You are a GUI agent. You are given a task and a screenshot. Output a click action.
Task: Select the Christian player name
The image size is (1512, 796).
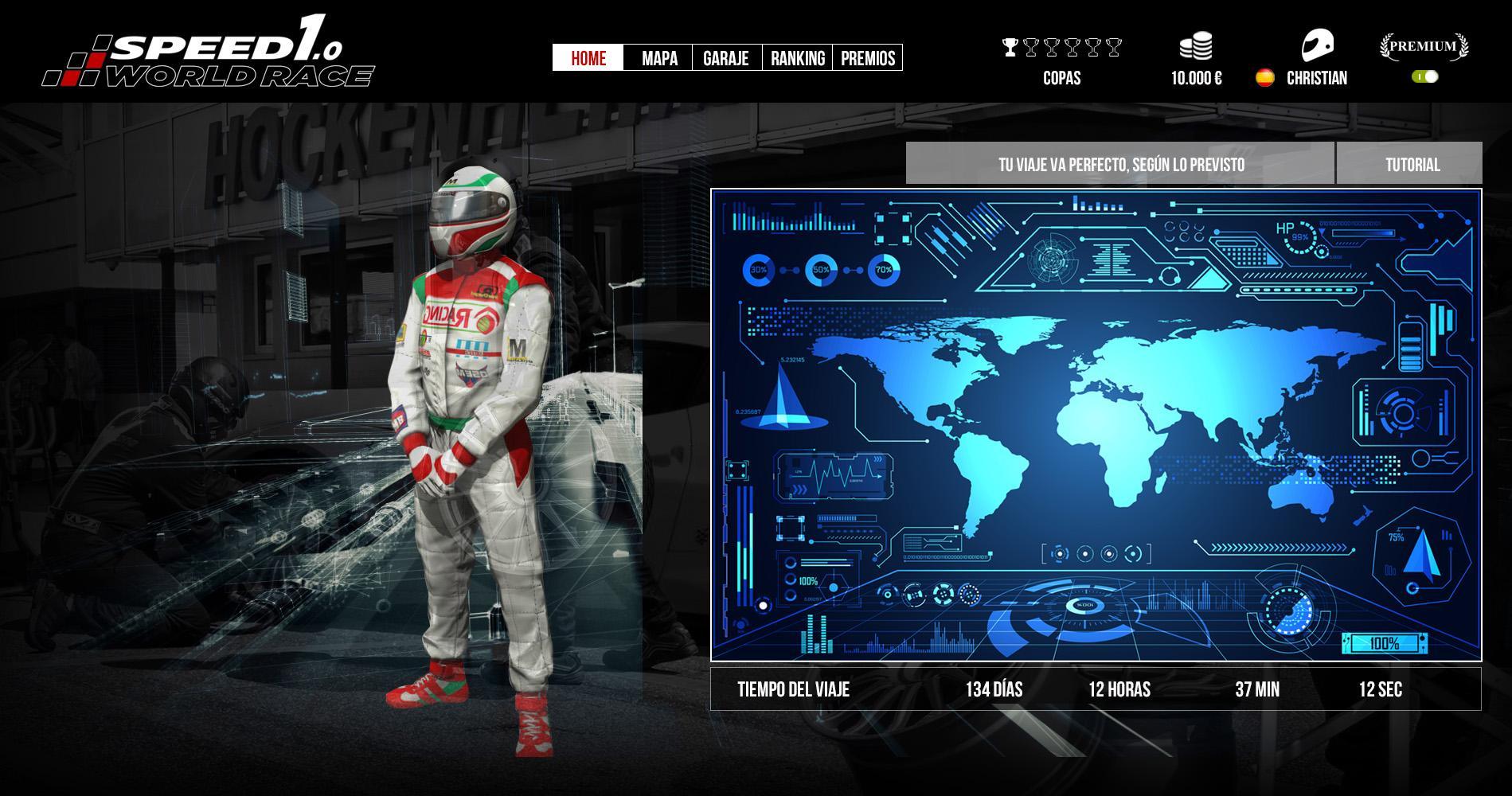[x=1317, y=78]
